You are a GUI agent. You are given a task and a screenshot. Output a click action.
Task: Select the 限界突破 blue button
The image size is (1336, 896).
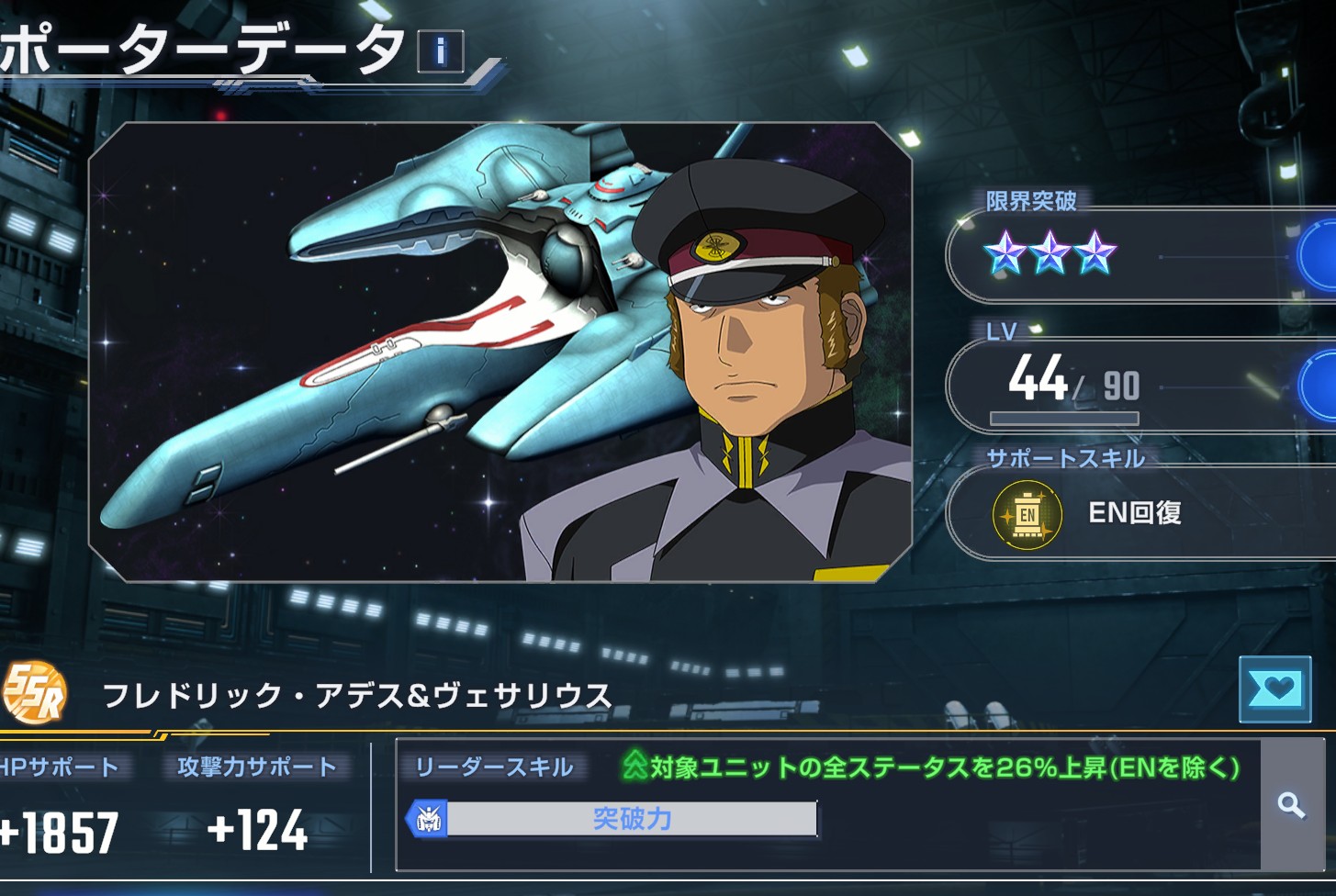tap(1319, 256)
